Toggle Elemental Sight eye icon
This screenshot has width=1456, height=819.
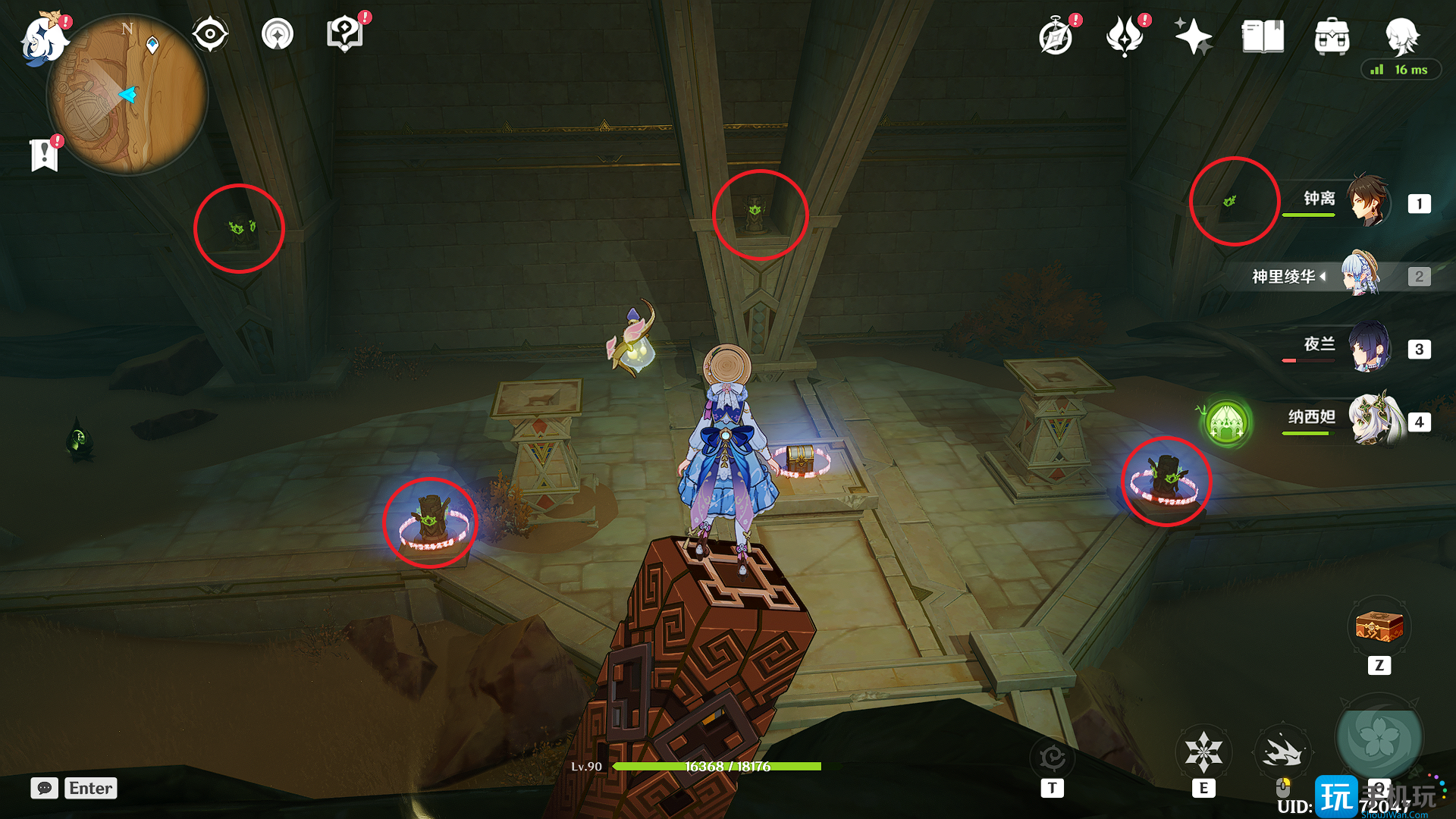(x=210, y=34)
